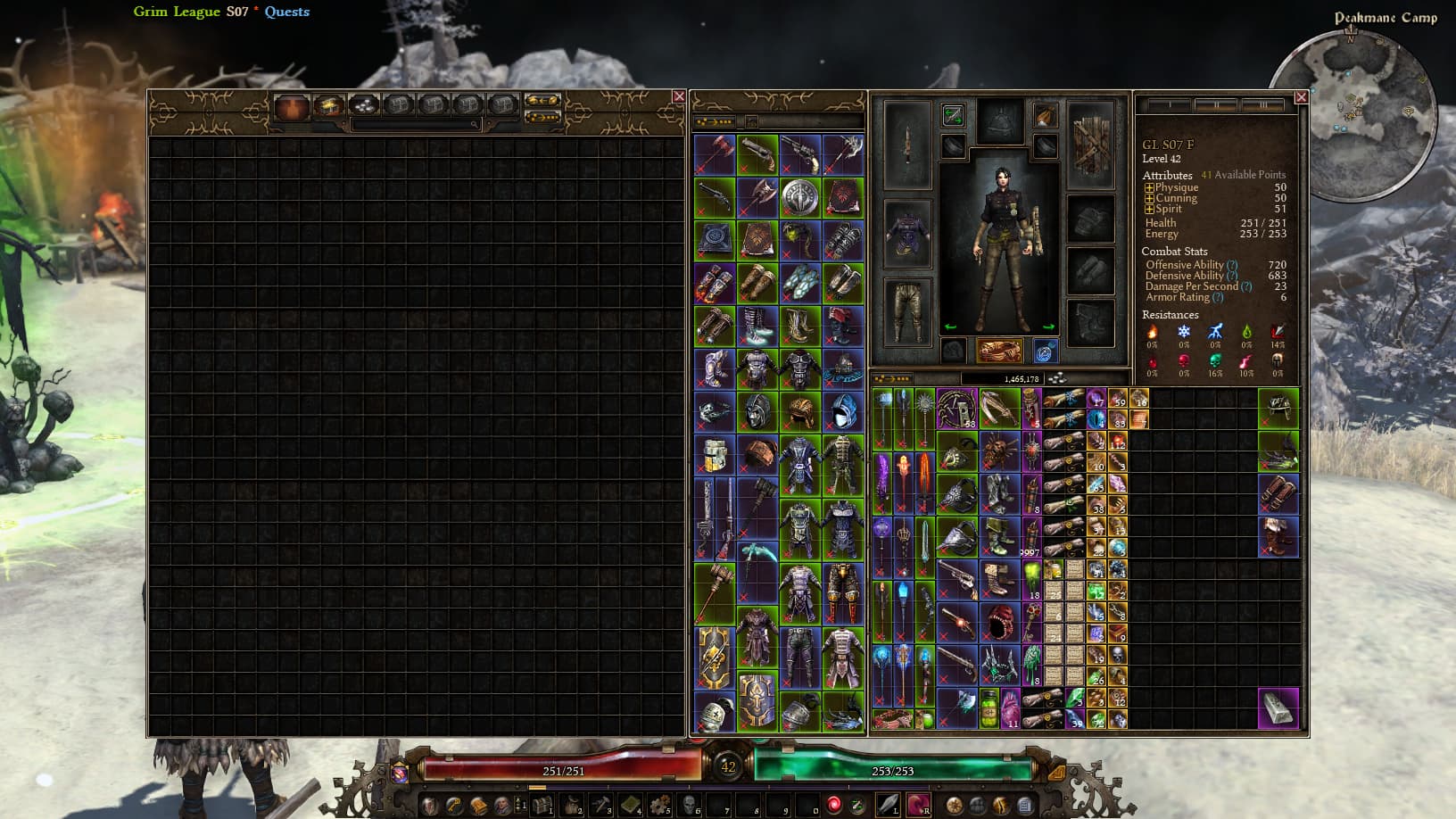1456x819 pixels.
Task: Add a point to Physique
Action: coord(1149,188)
